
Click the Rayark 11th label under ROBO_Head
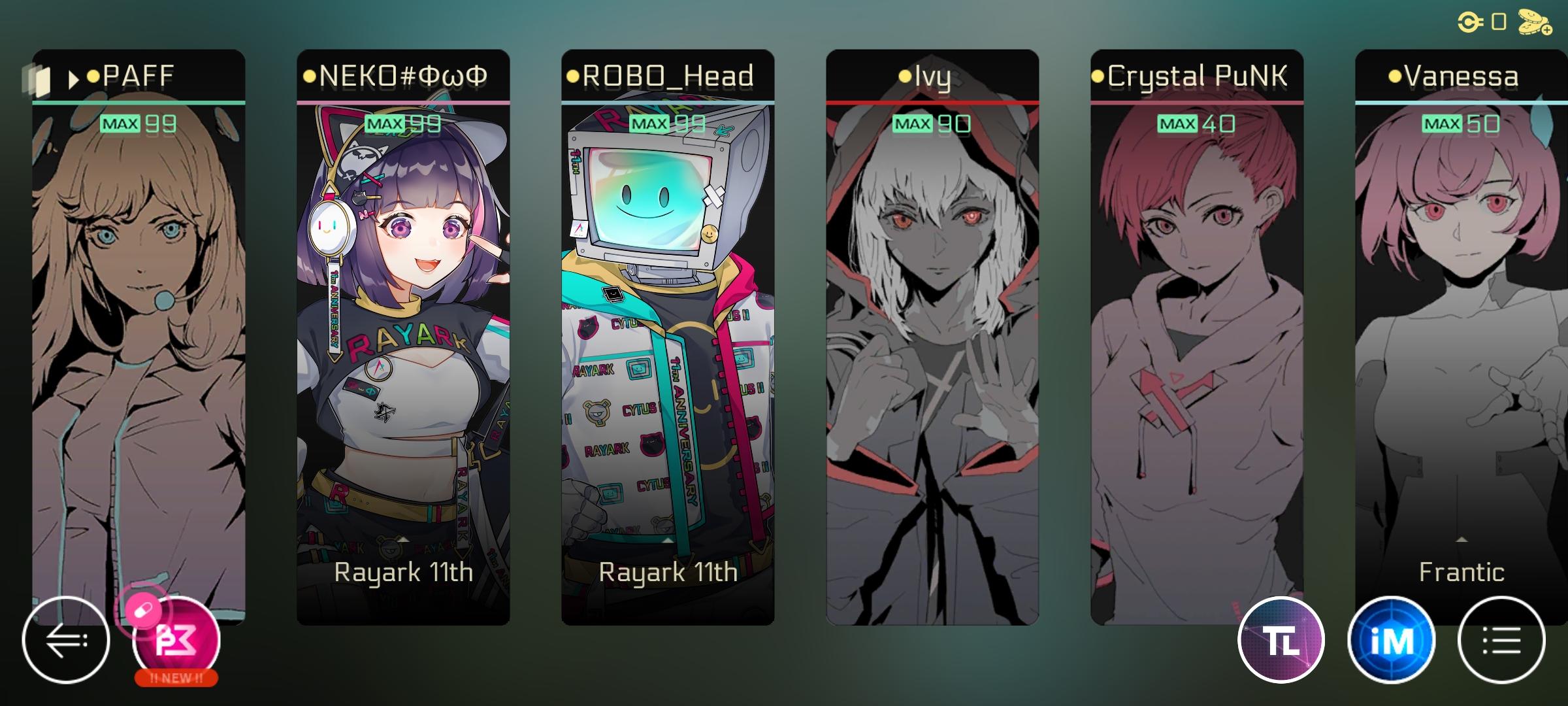coord(668,572)
